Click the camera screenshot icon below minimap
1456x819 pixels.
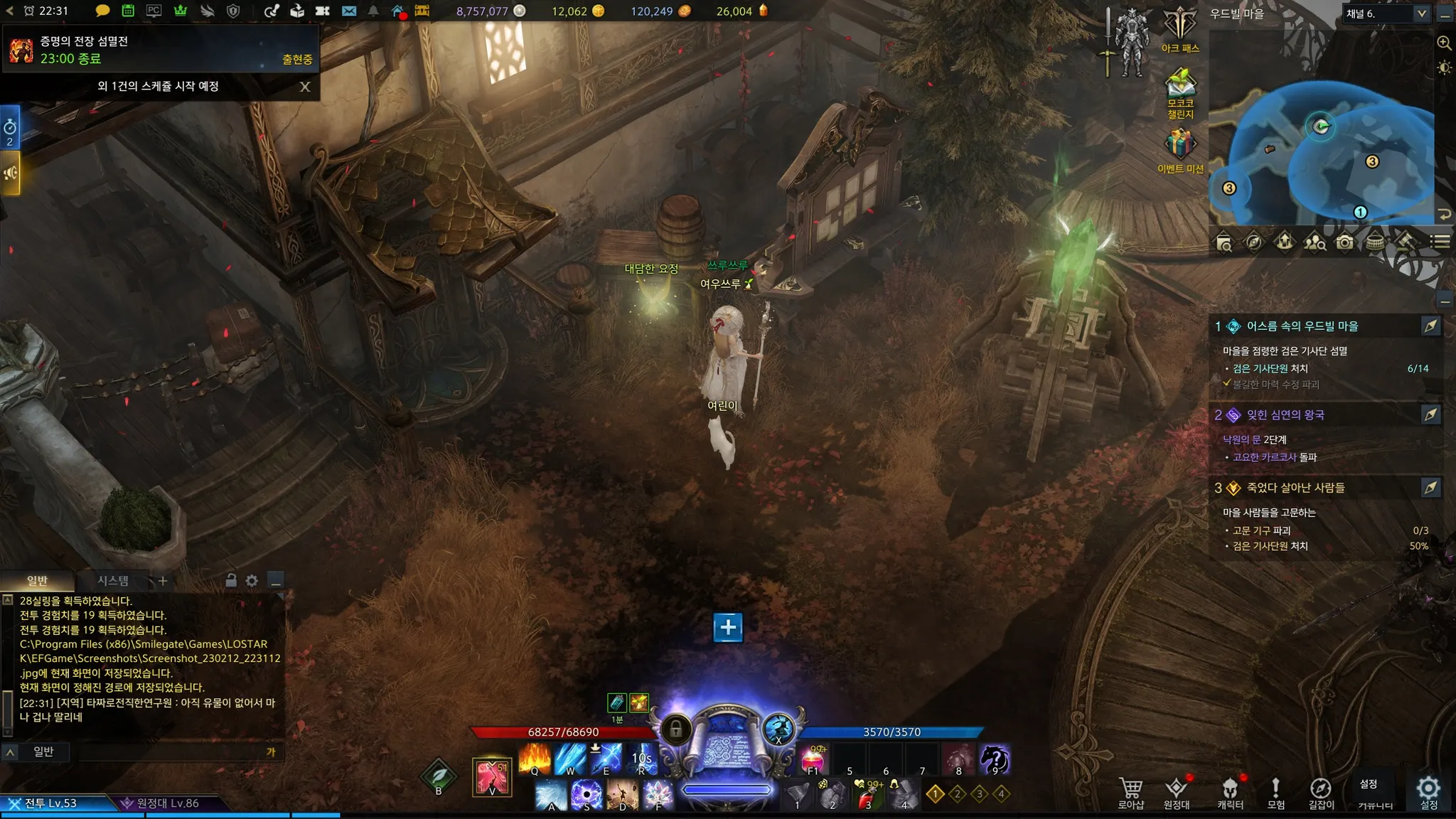(x=1344, y=242)
